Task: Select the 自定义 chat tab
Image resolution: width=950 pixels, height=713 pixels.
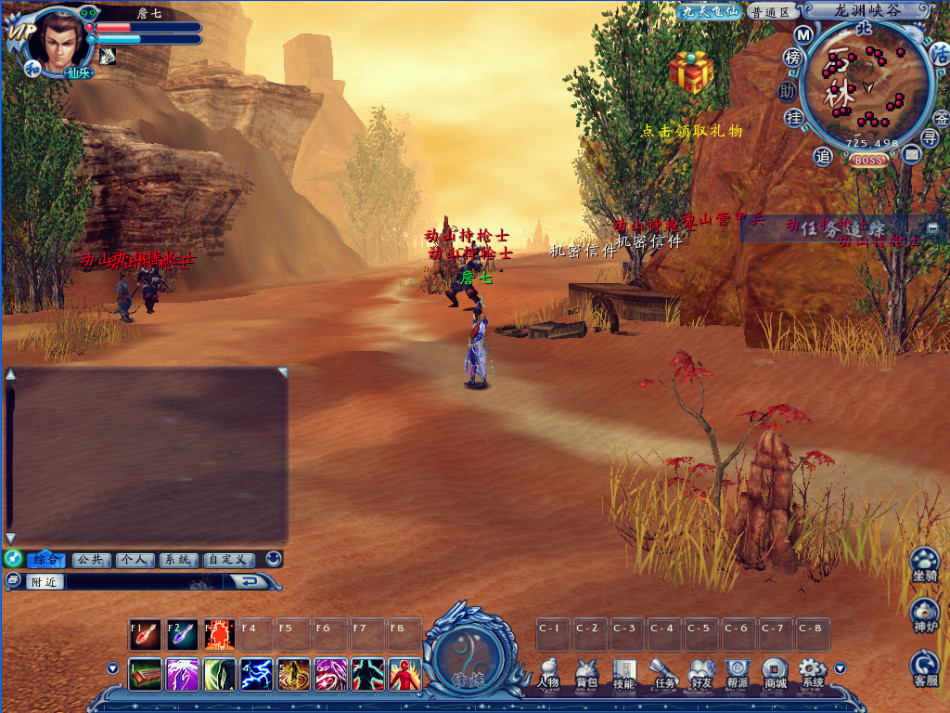Action: click(x=229, y=560)
